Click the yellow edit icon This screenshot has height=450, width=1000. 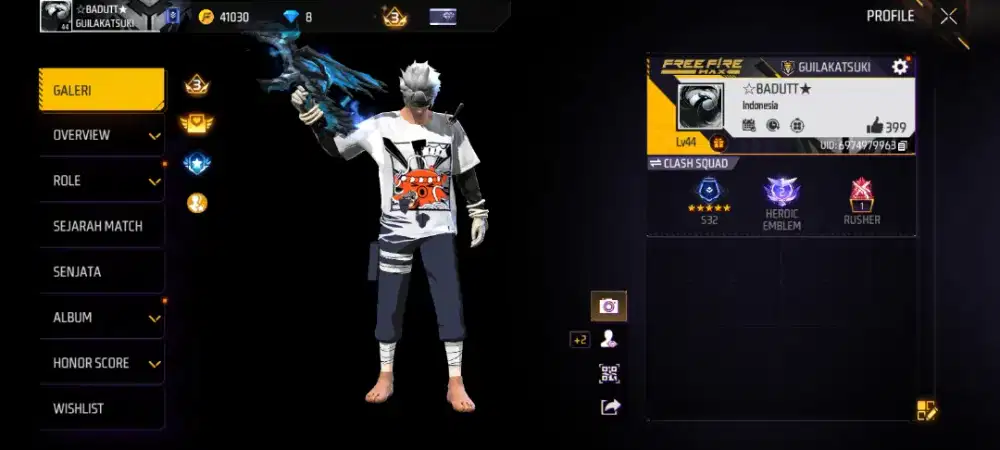click(926, 409)
